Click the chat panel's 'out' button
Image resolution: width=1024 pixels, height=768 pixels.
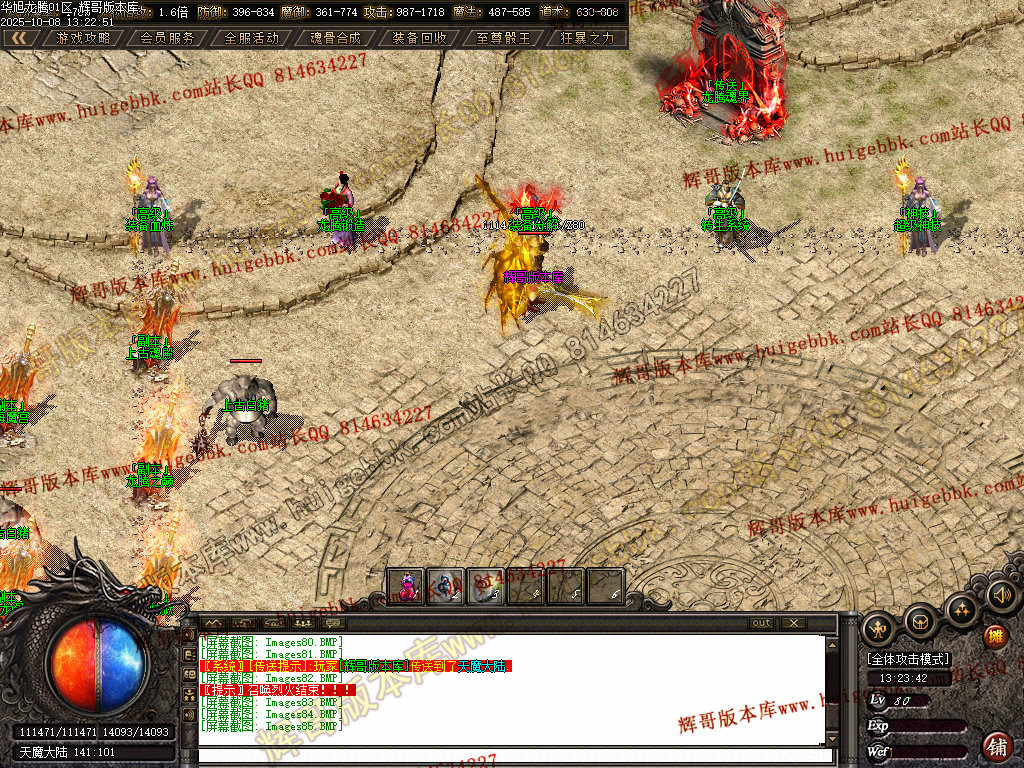[x=762, y=623]
